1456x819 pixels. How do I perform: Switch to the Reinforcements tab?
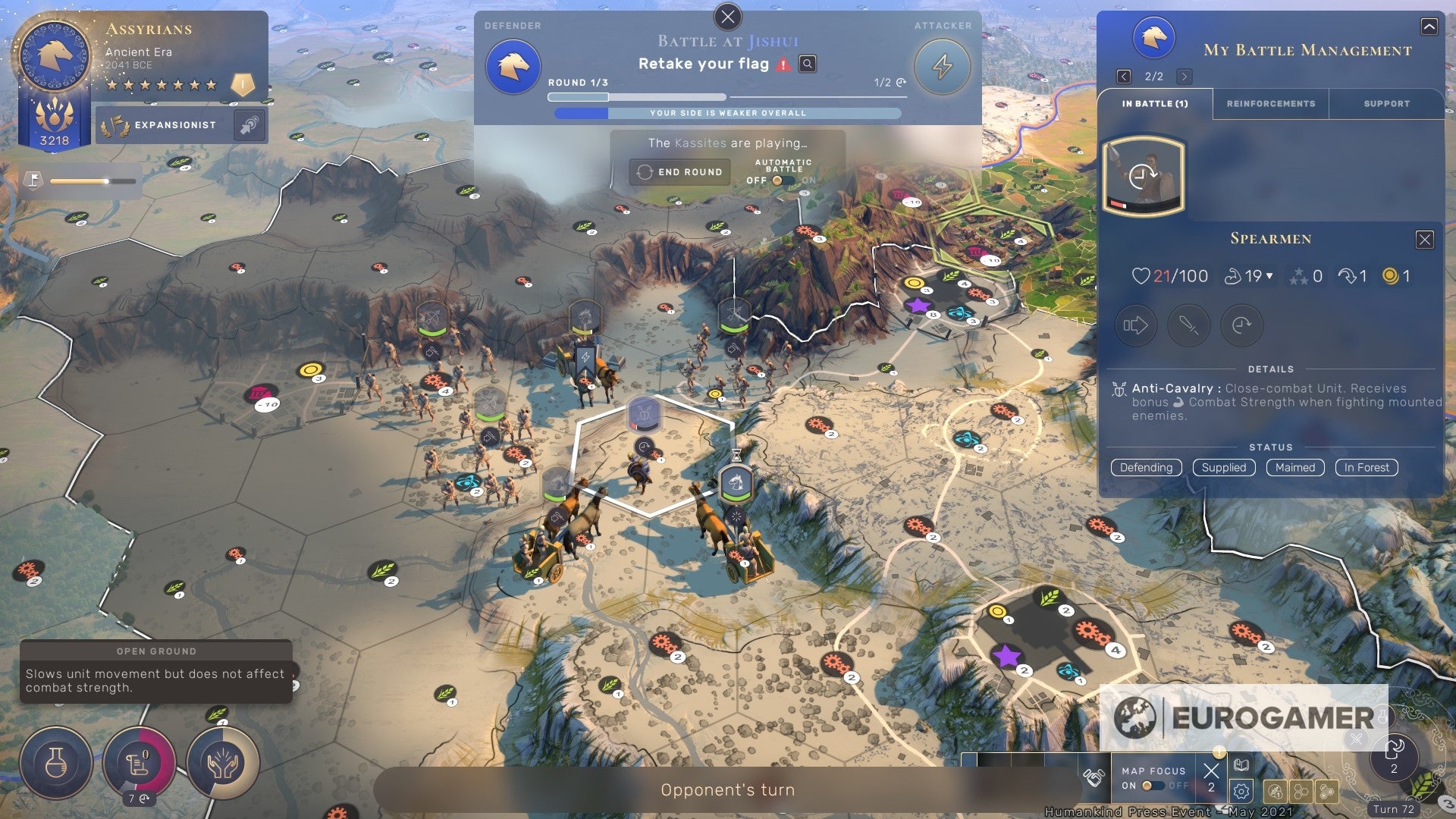tap(1270, 104)
